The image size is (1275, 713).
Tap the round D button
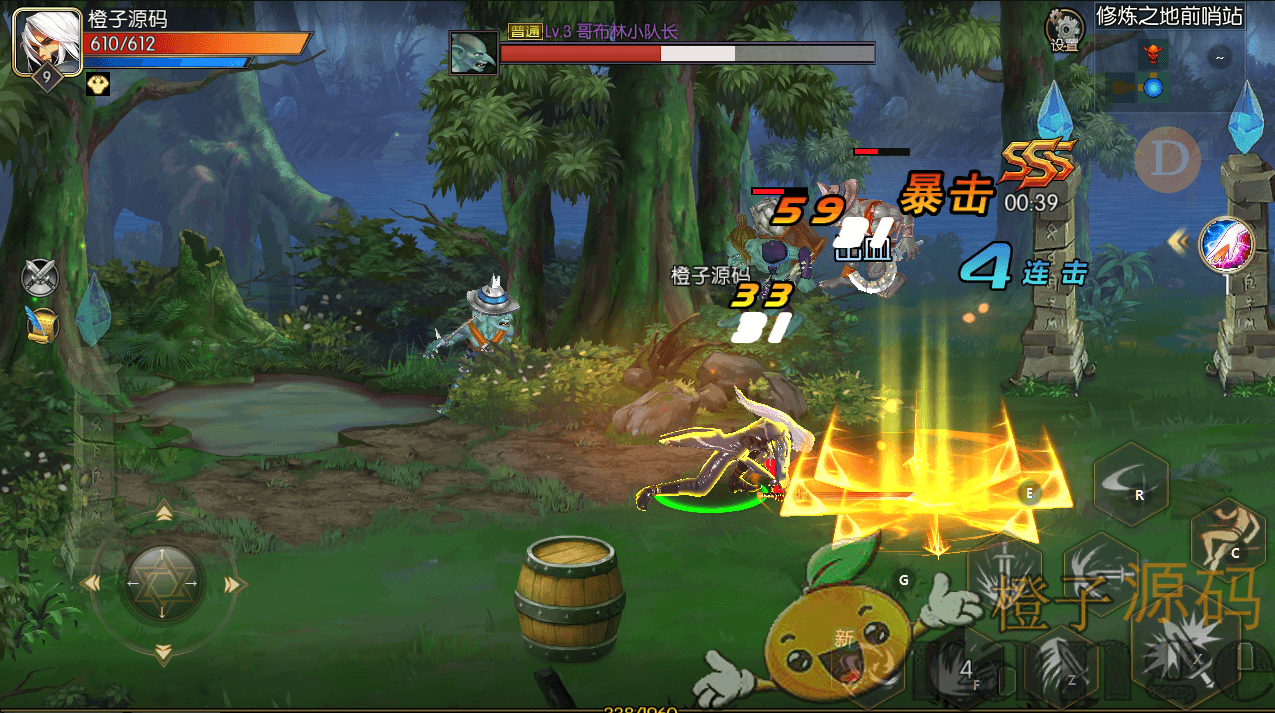(x=1167, y=158)
